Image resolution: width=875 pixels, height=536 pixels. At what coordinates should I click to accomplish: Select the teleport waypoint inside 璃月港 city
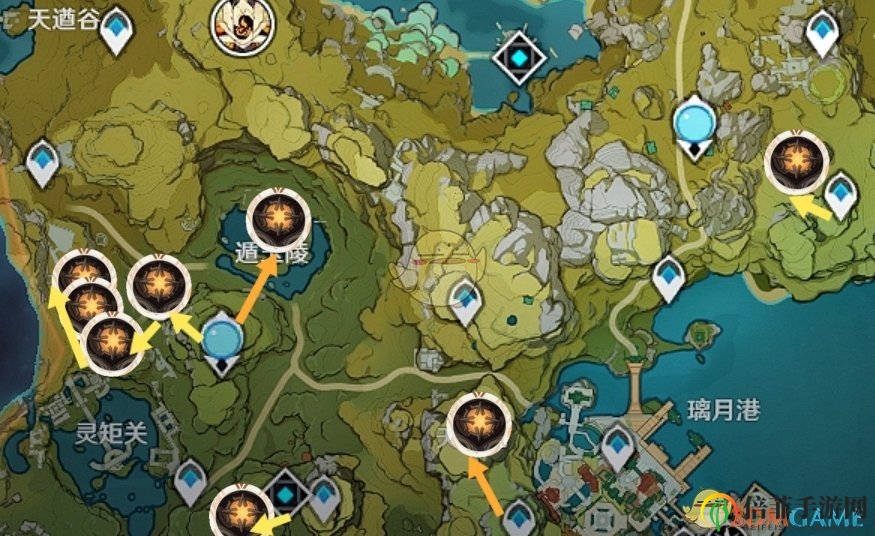(619, 445)
